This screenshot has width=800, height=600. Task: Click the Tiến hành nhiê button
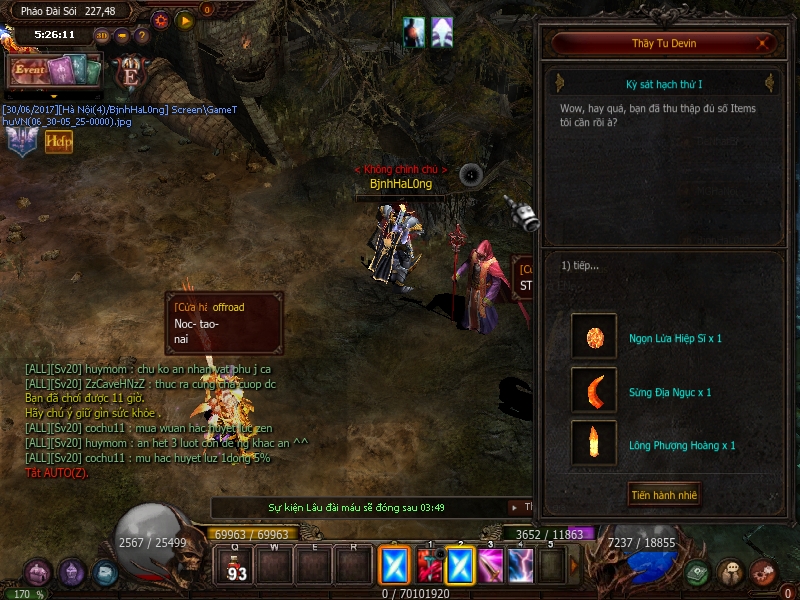coord(664,494)
